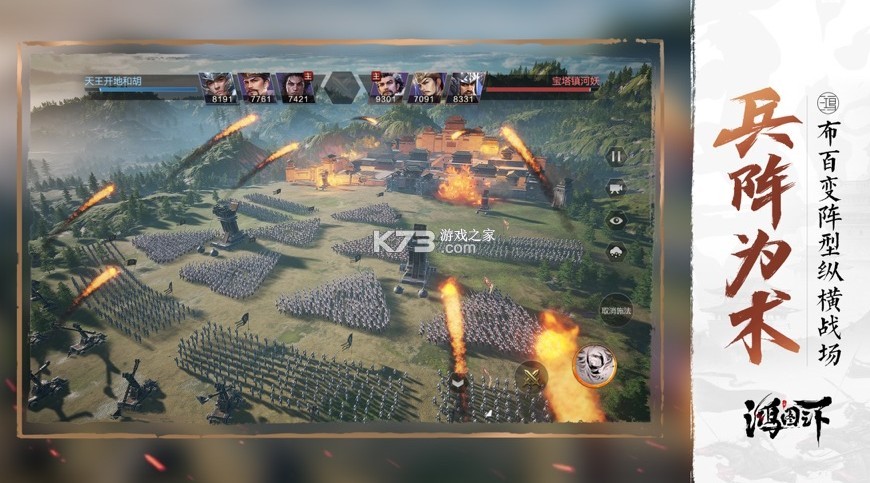Select the general portrait with 7761 troops
Screen dimensions: 870x483
(x=254, y=86)
